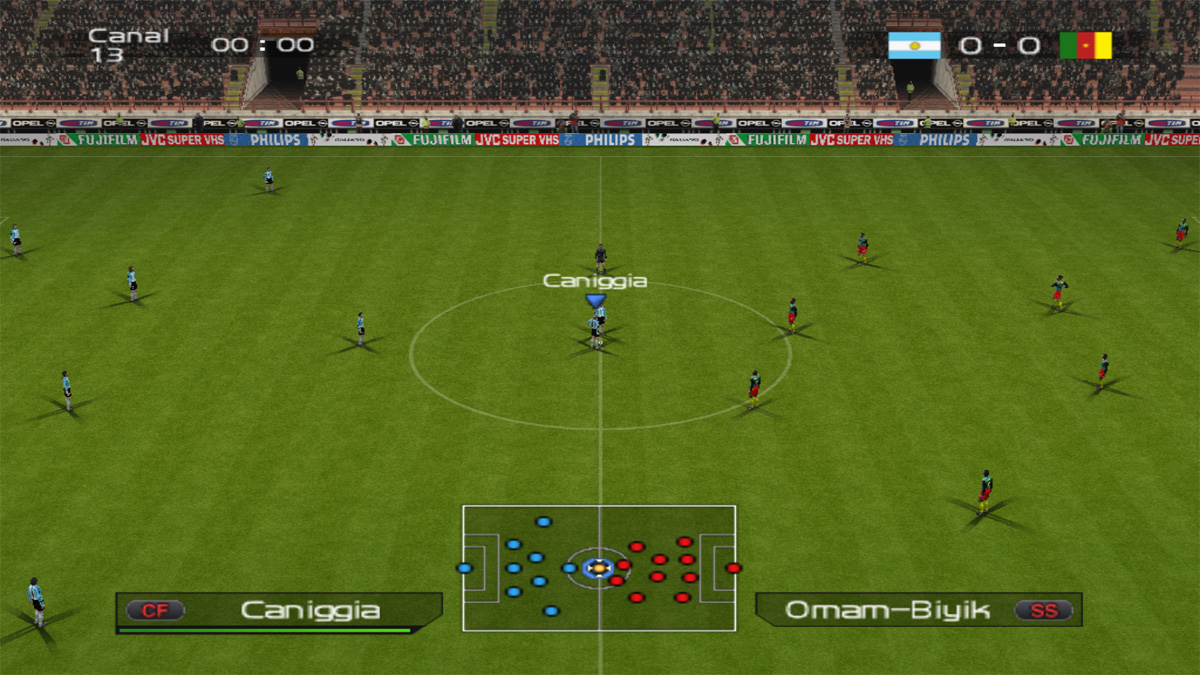Select the blue cursor marker under Caniggia label
Viewport: 1200px width, 675px height.
(596, 300)
